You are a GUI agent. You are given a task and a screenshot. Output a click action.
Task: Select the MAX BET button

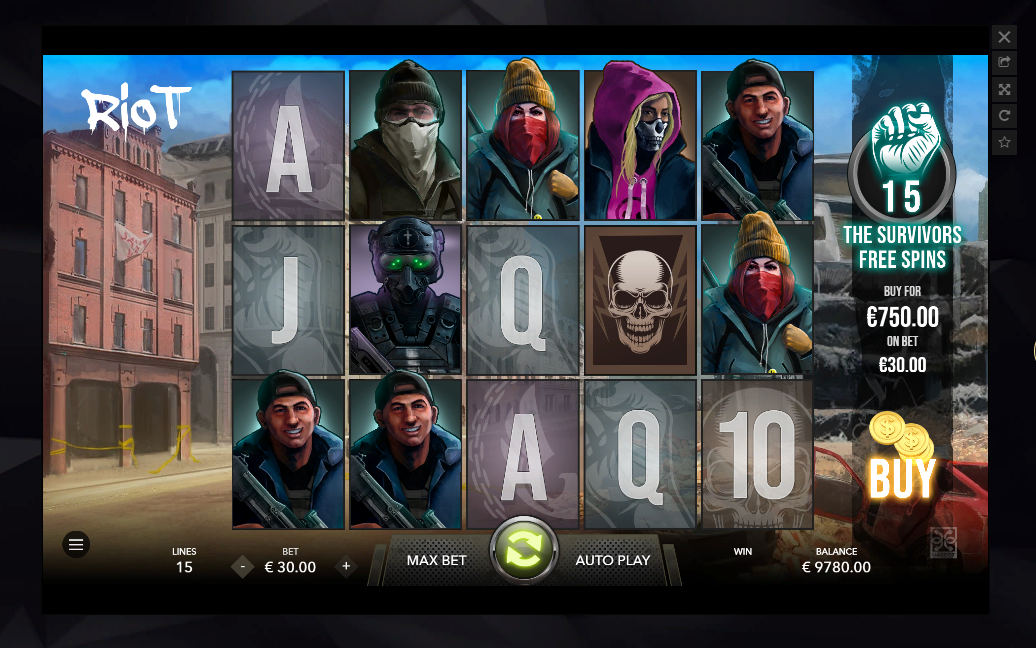tap(436, 561)
